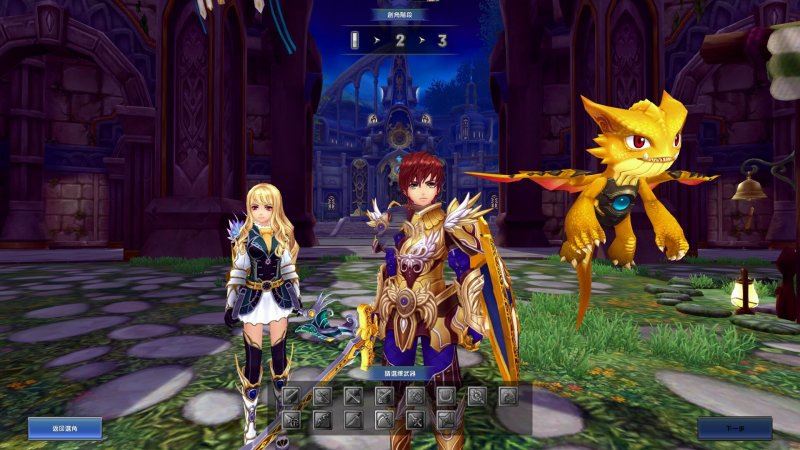Choose the orb staff weapon icon

tap(477, 396)
